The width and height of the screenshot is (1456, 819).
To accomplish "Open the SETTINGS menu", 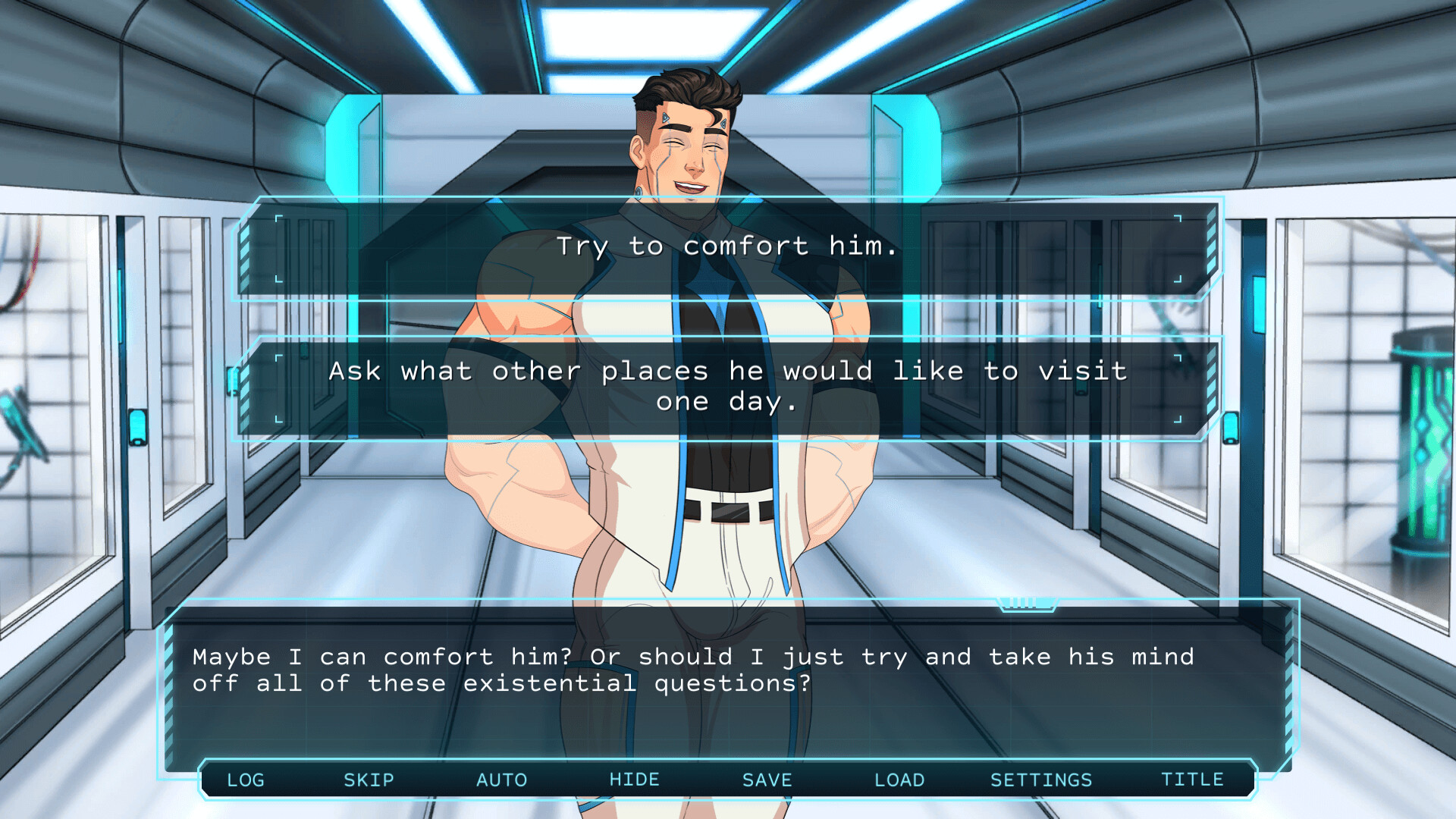I will 1042,780.
